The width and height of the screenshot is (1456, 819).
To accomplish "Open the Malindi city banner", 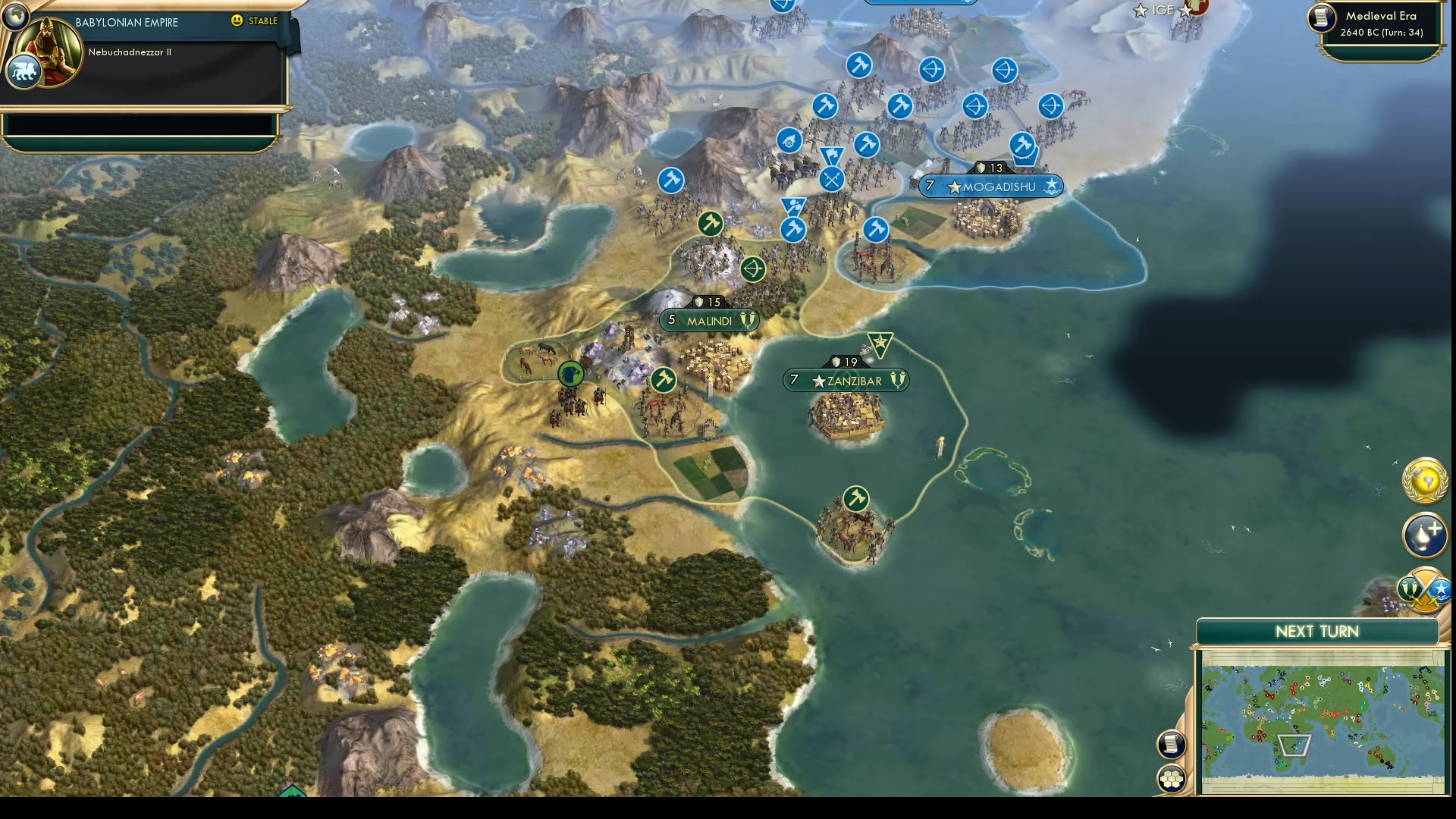I will tap(708, 320).
